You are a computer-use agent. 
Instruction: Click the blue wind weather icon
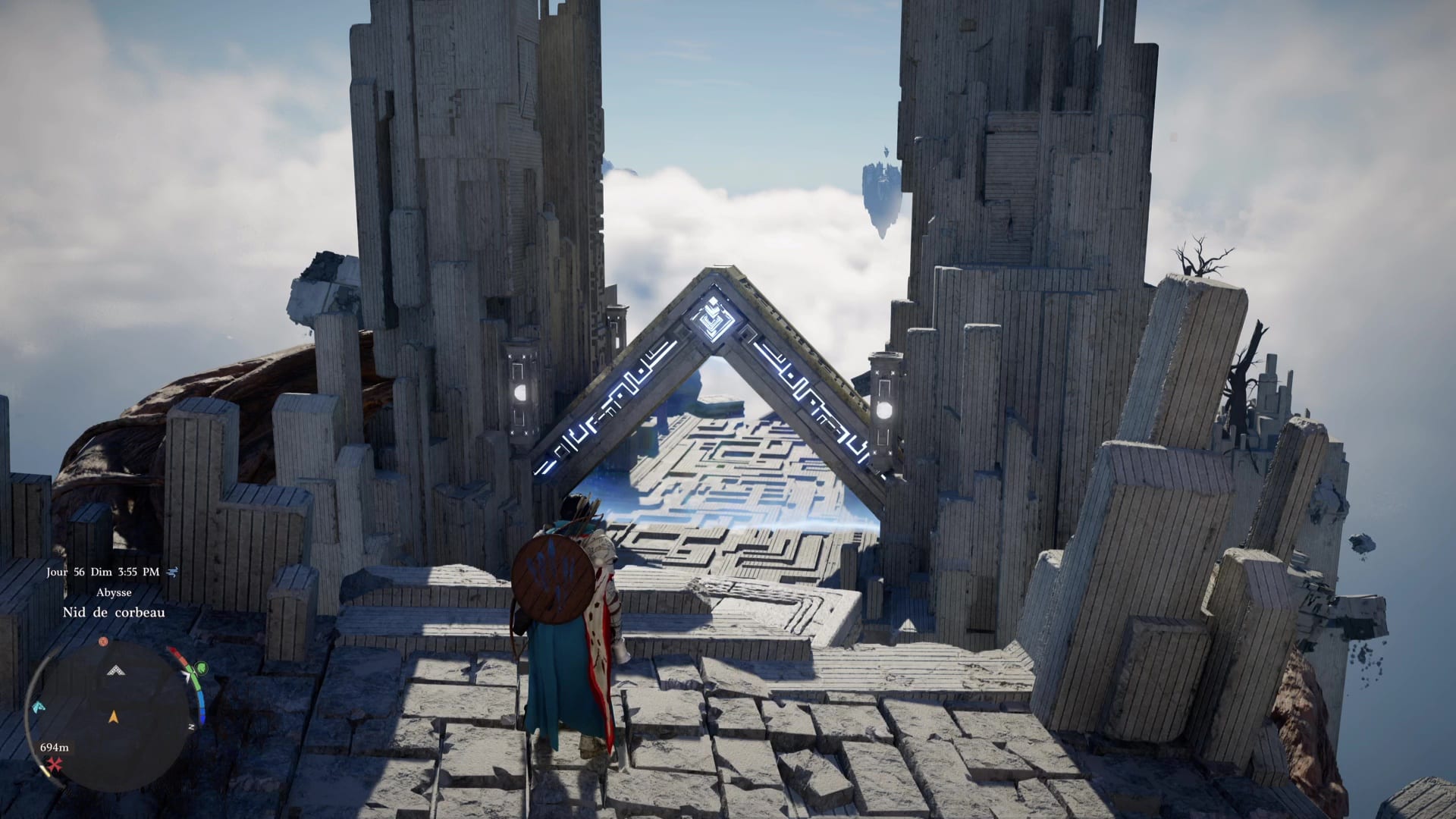173,572
